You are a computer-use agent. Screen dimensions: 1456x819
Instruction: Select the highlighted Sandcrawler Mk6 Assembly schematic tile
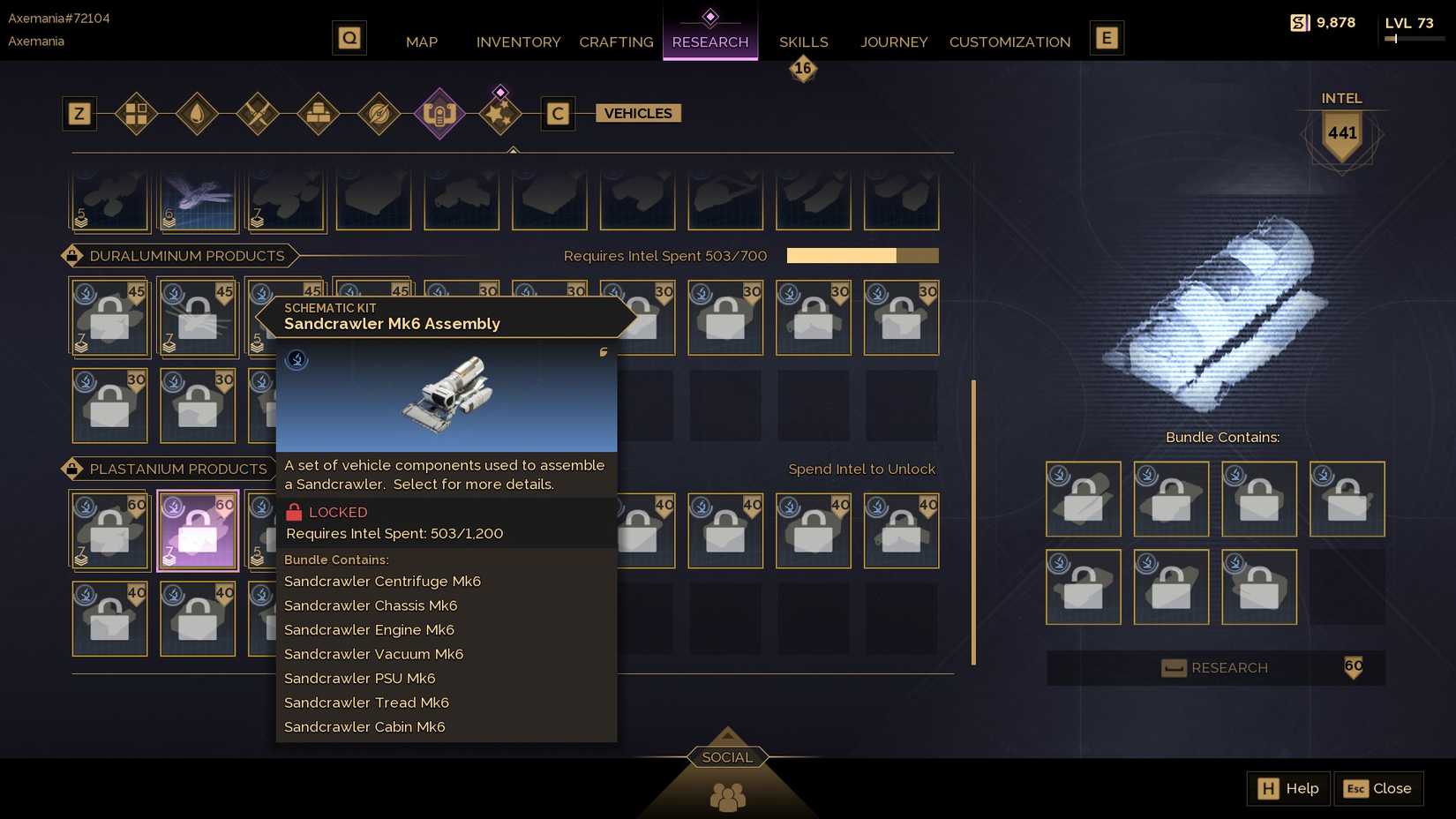click(198, 530)
